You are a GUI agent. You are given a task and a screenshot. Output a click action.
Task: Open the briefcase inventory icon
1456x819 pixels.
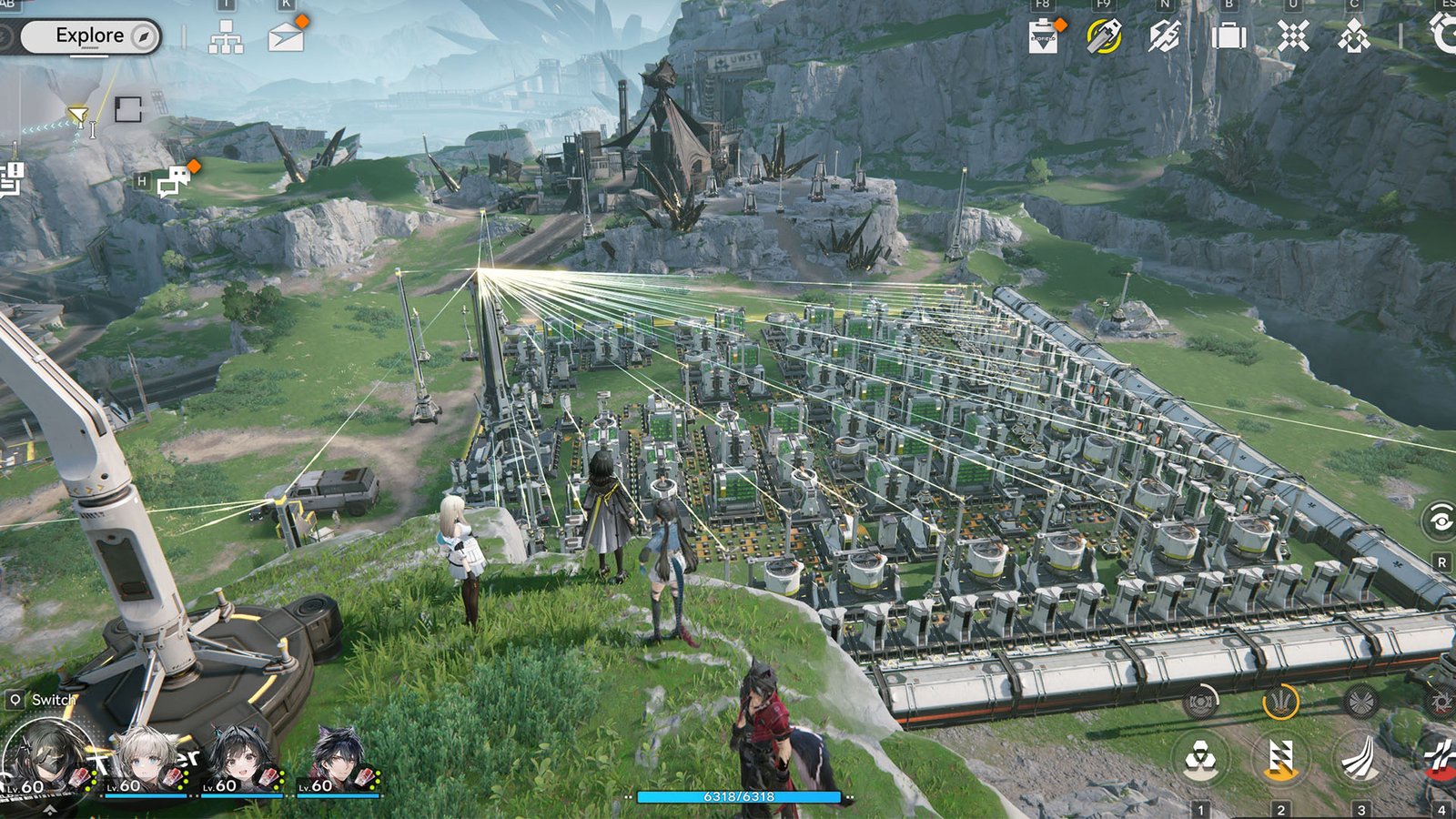pyautogui.click(x=1230, y=36)
